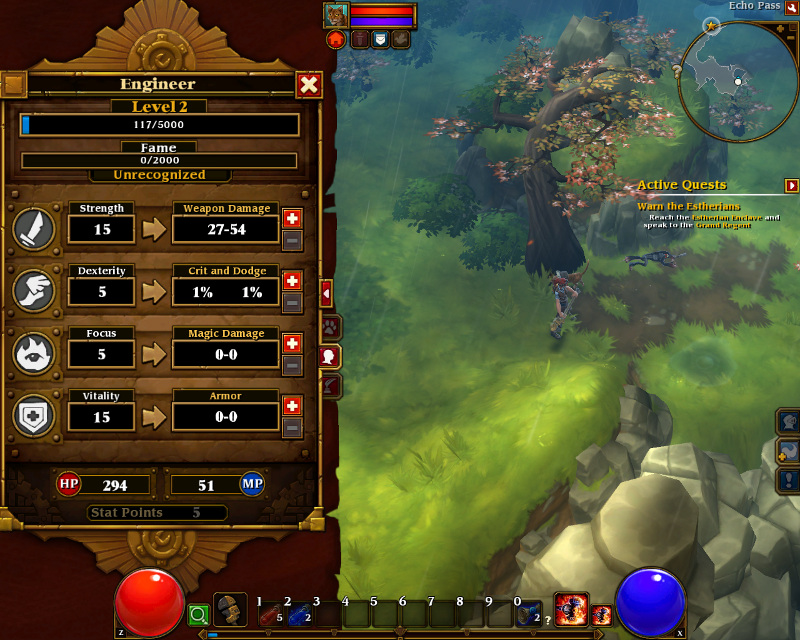Add a stat point to Vitality

(292, 405)
